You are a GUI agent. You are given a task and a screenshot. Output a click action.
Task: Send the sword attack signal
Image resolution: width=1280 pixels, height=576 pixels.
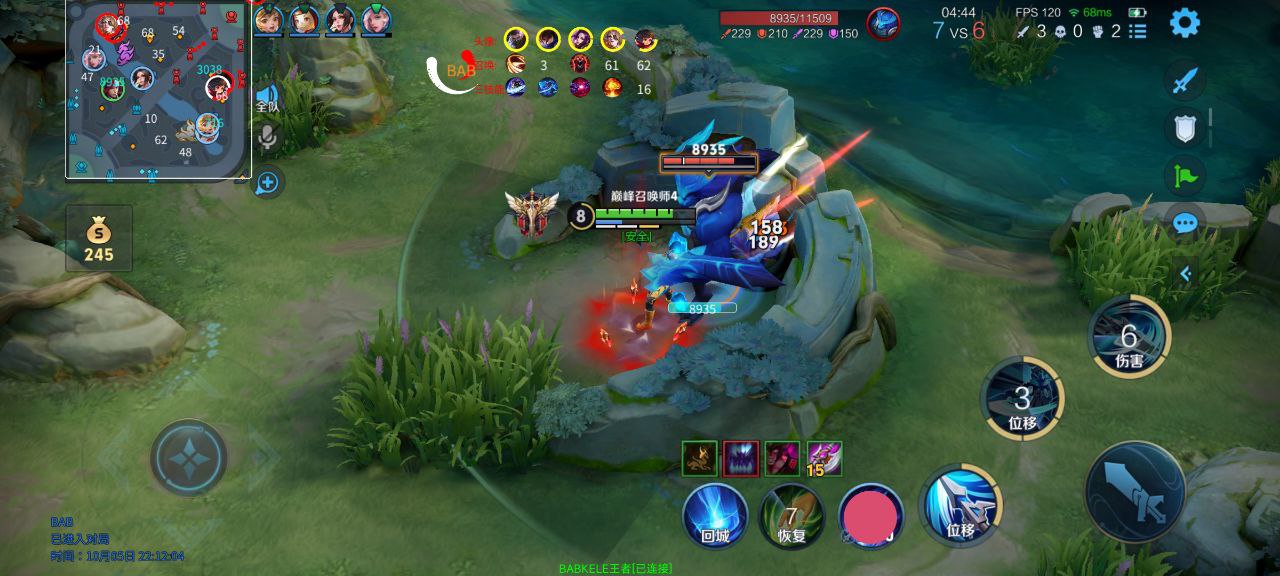click(x=1185, y=81)
